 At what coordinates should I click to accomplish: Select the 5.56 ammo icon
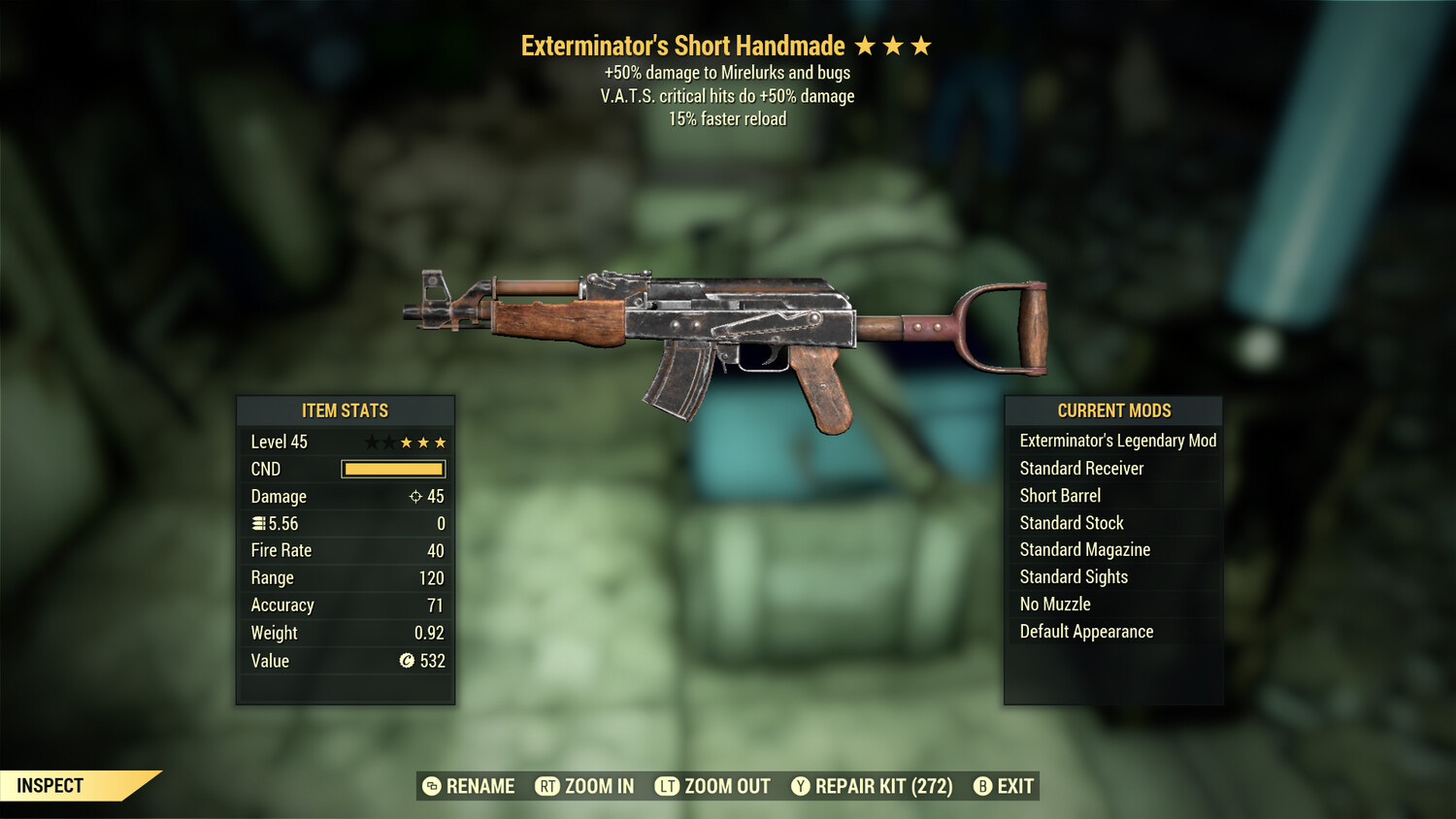tap(256, 523)
